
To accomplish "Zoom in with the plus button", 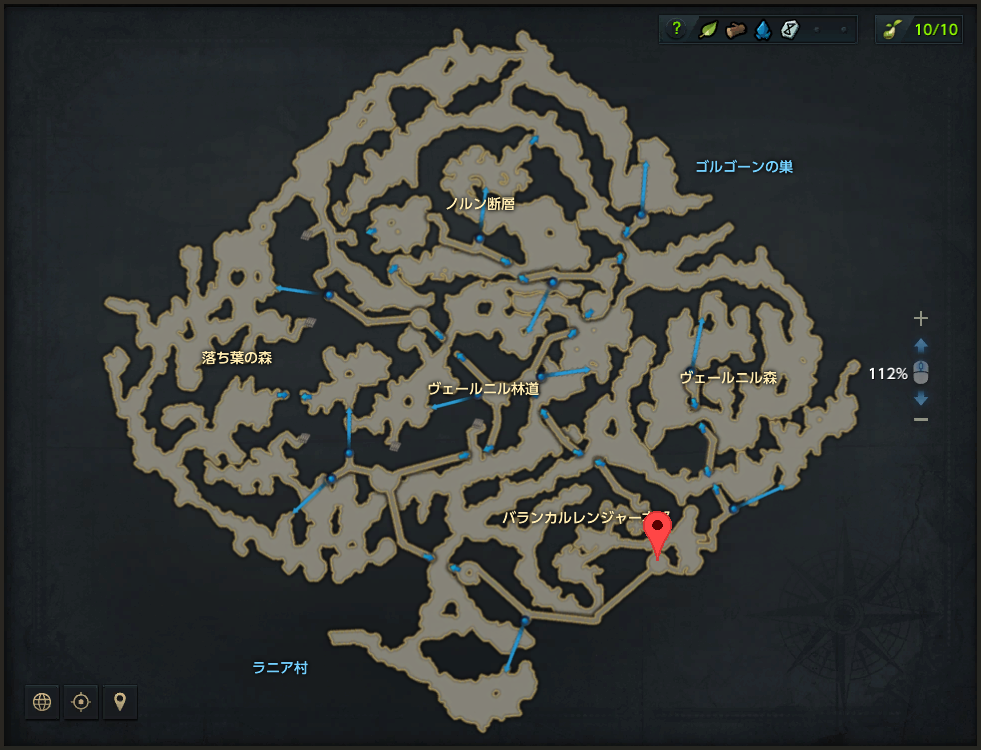I will pos(921,319).
